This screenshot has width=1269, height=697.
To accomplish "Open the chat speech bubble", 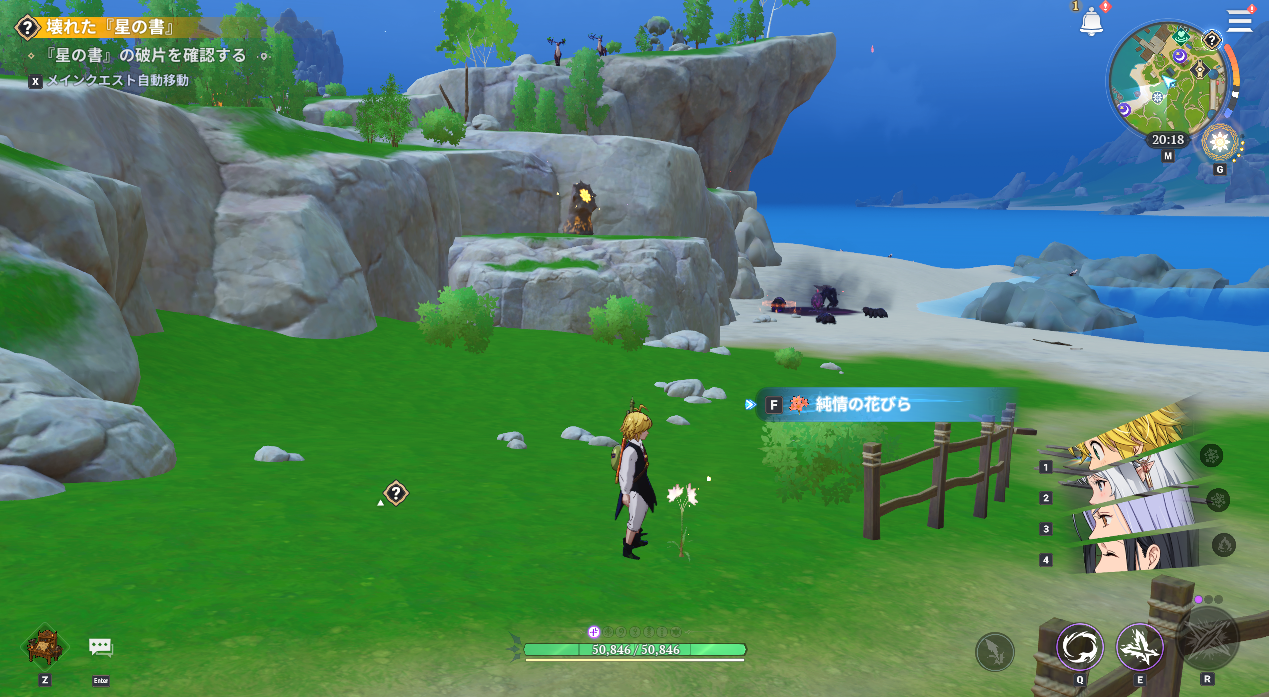I will click(101, 647).
